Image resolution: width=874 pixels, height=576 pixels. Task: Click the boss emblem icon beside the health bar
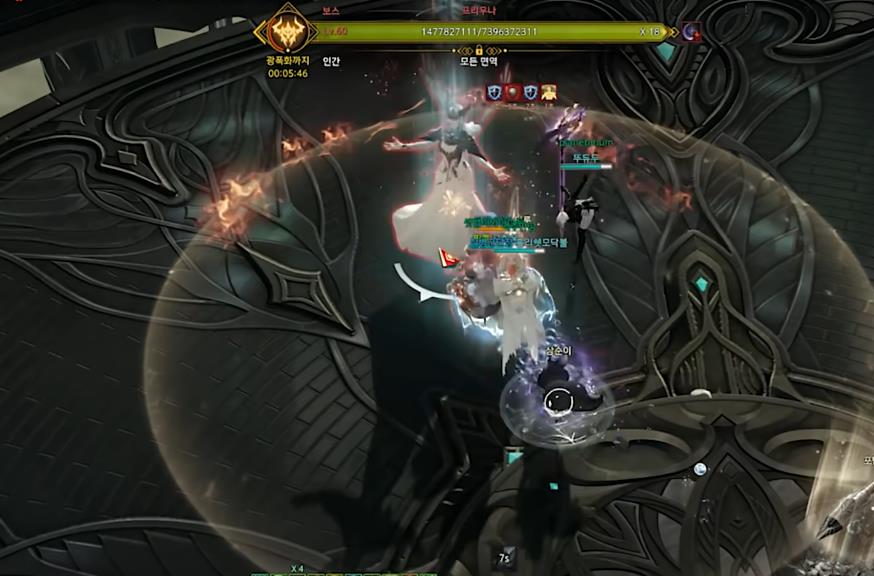pyautogui.click(x=286, y=33)
